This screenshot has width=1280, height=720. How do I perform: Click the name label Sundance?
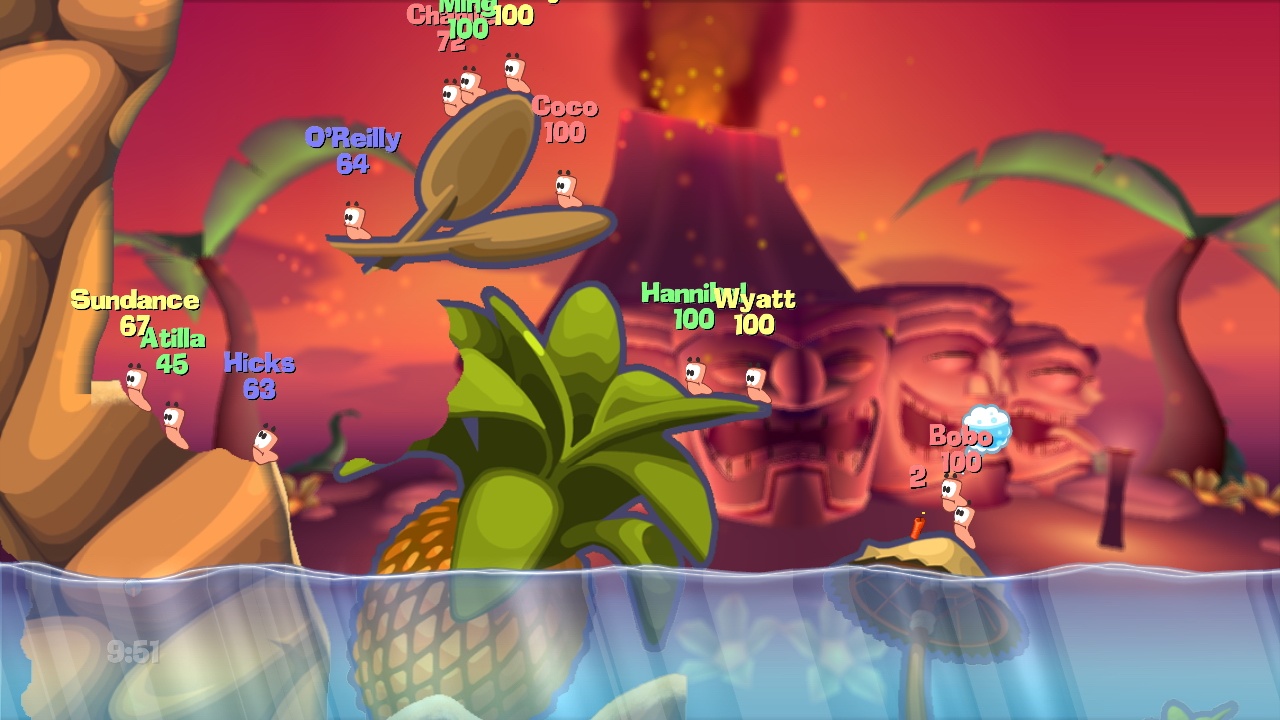(x=134, y=299)
